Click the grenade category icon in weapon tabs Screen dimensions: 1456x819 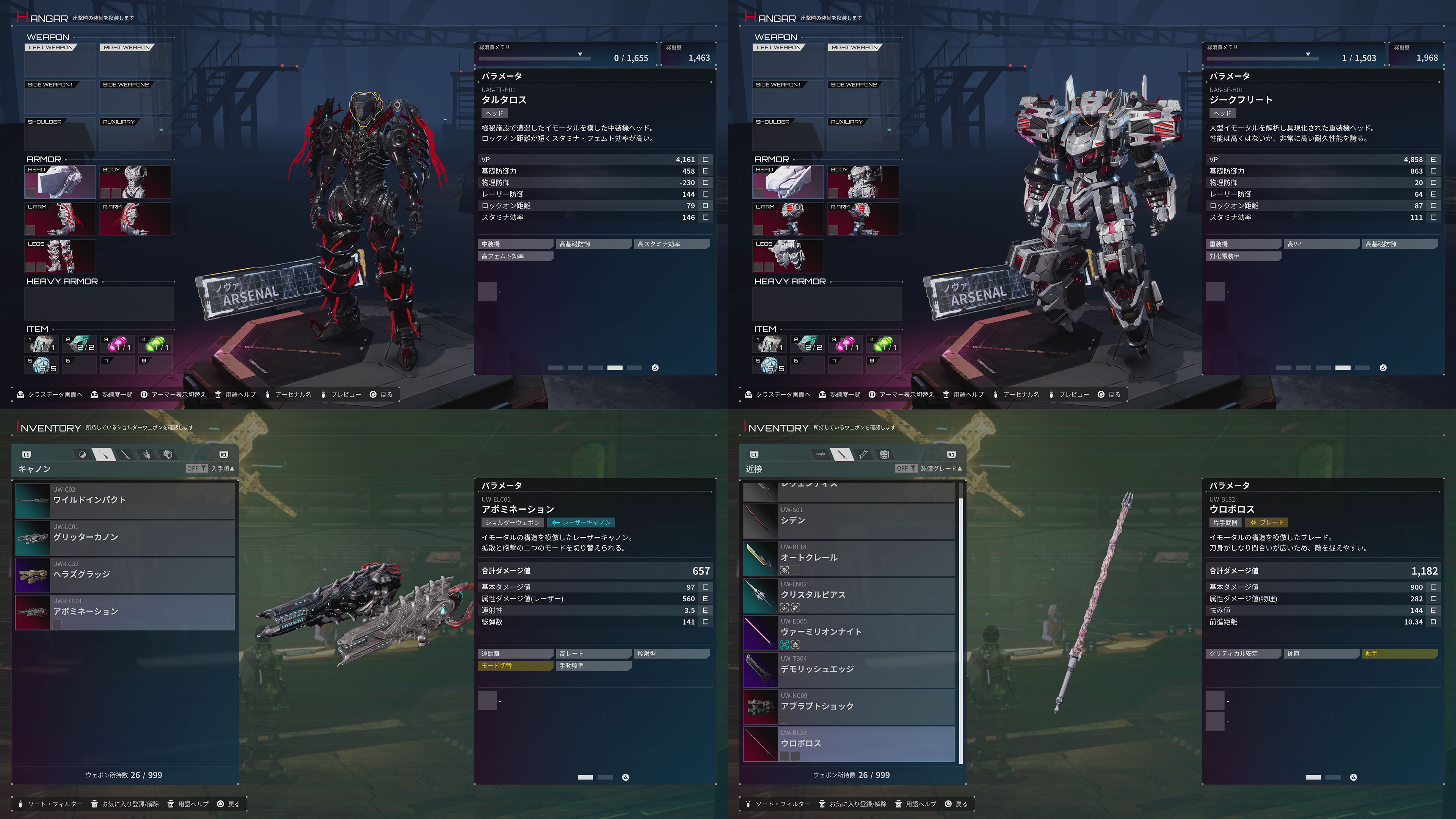[x=84, y=455]
